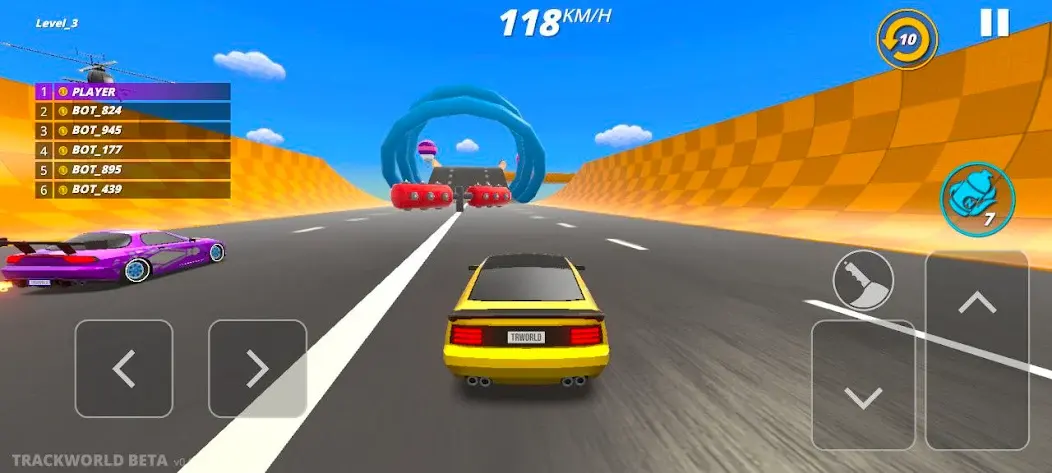Select the PLAYER row in the leaderboard

tap(133, 91)
